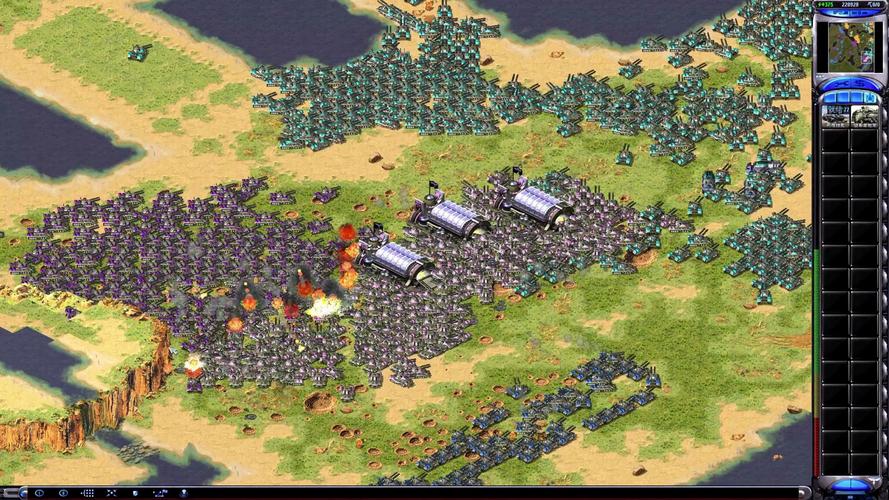The image size is (889, 500).
Task: Activate the crossed arrows command bar icon
Action: (x=111, y=493)
